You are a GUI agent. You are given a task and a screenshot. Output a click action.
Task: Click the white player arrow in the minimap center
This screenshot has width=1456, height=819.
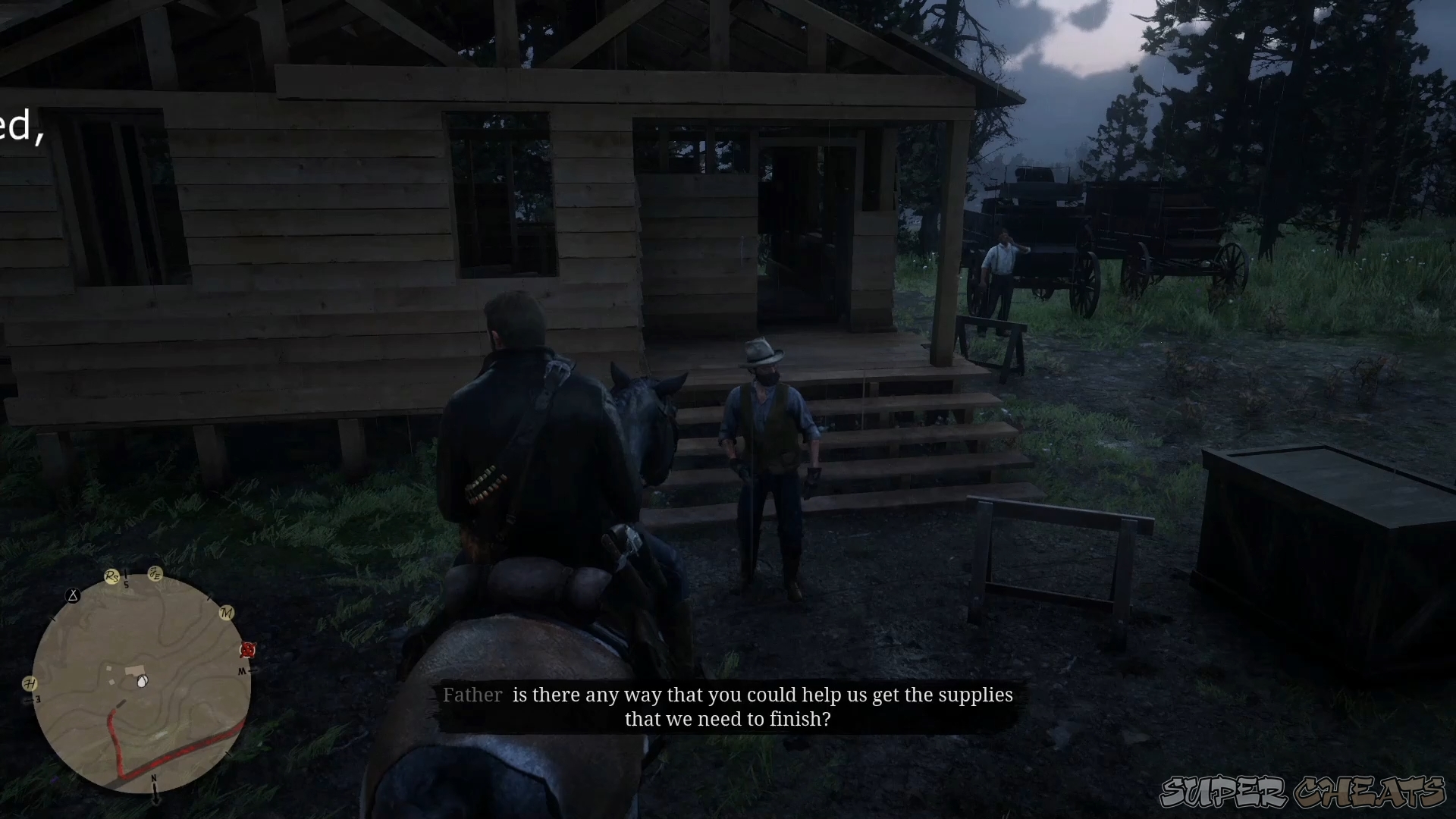(x=141, y=682)
